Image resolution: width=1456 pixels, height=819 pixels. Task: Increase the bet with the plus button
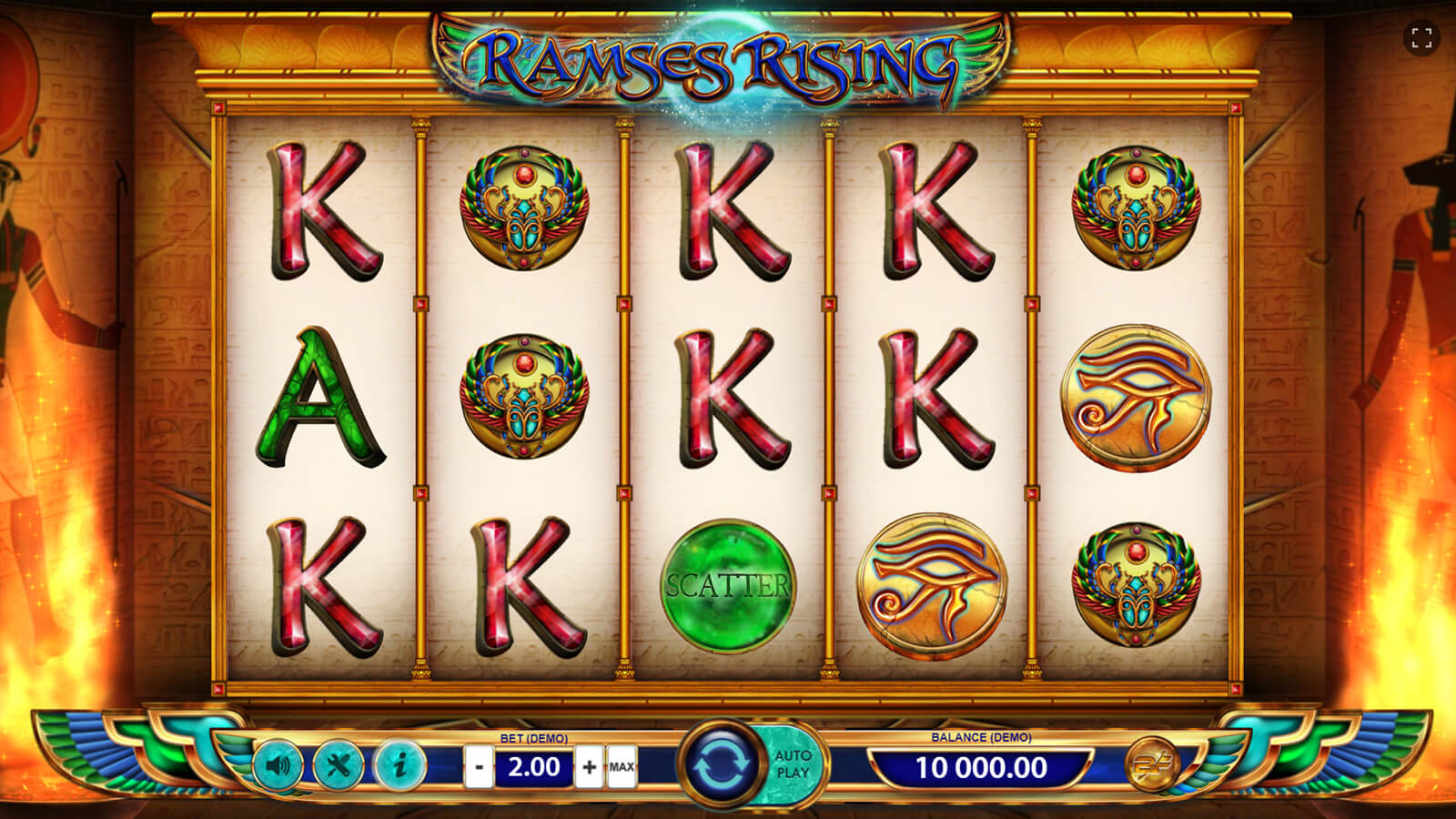(590, 767)
